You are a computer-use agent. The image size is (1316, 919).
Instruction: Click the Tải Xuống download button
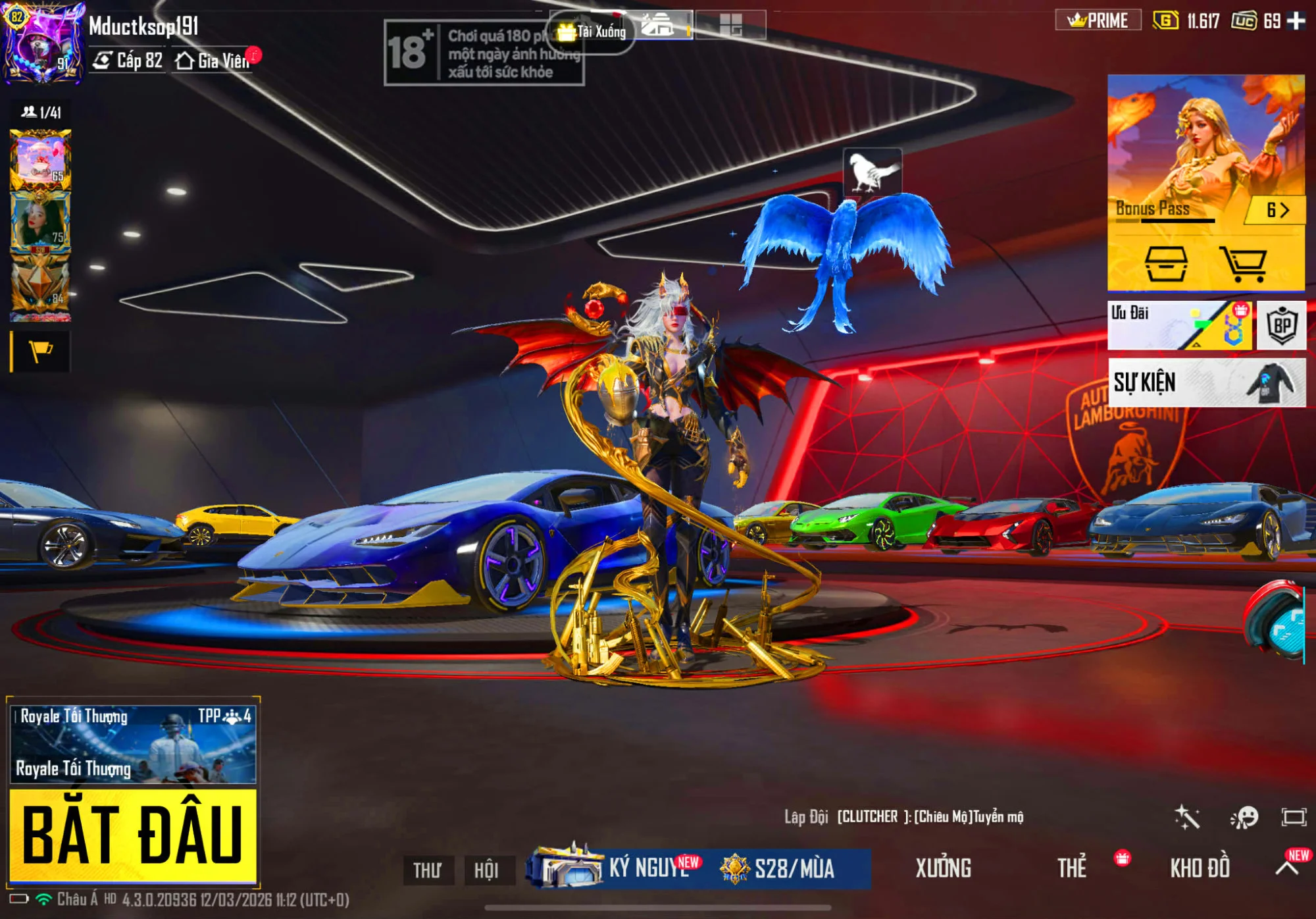(592, 31)
